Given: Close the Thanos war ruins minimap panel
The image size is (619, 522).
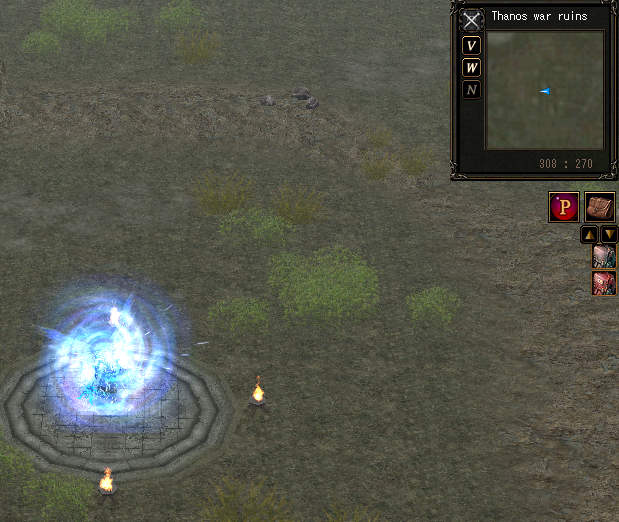Looking at the screenshot, I should [x=471, y=21].
